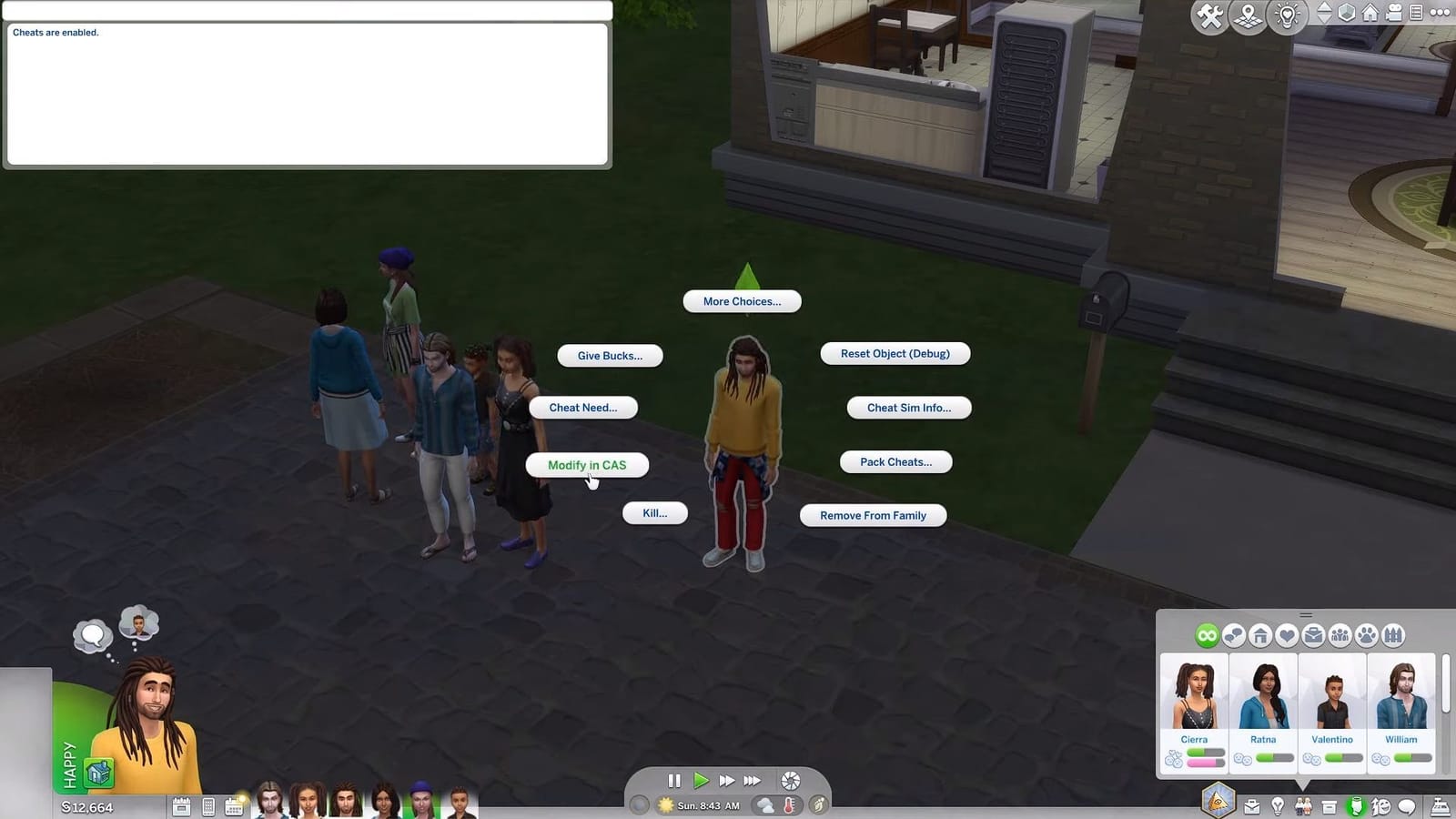Open Build Mode with the hammer tool icon
This screenshot has height=819, width=1456.
pos(1210,14)
